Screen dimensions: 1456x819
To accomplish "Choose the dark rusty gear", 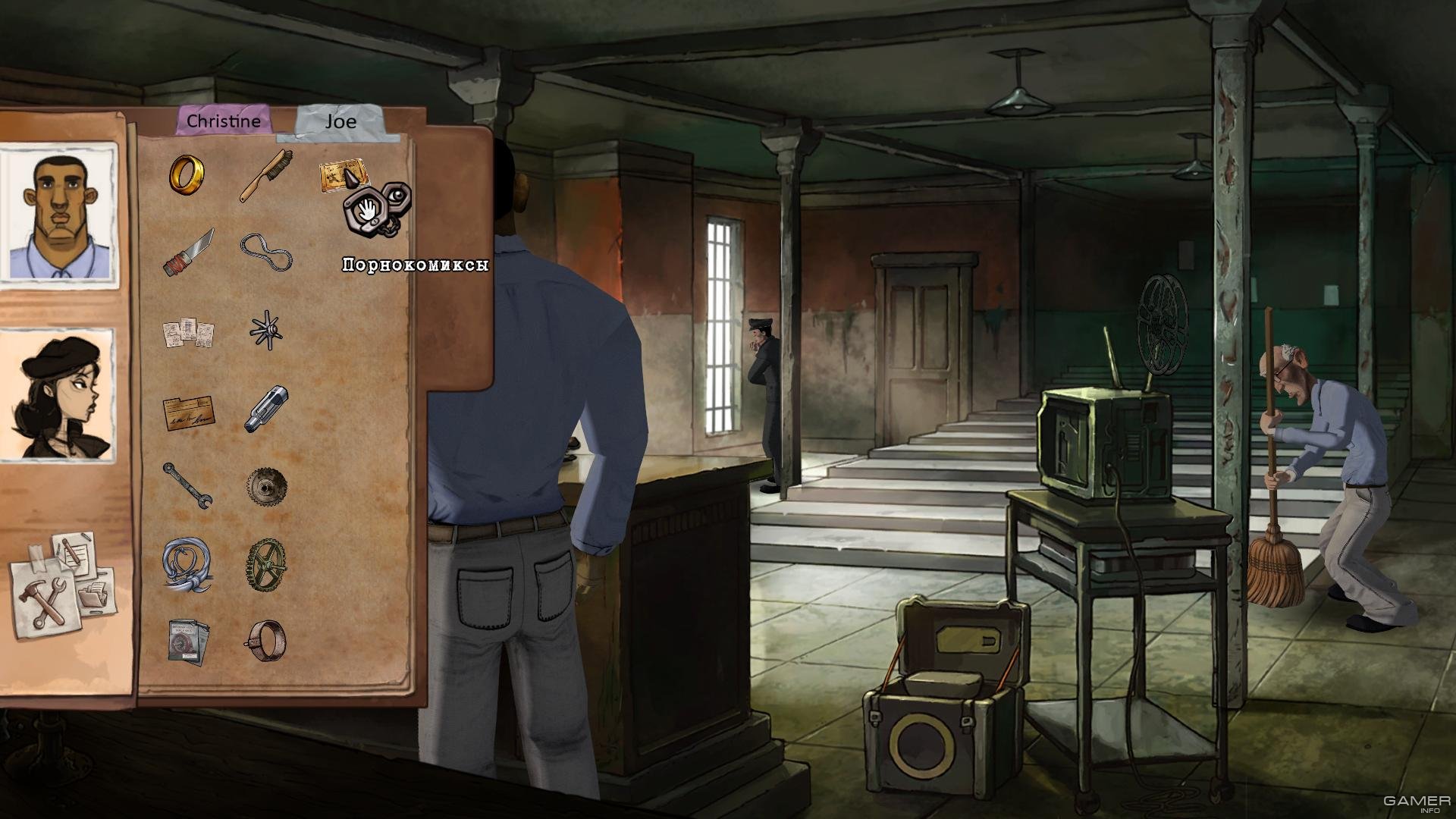I will 267,486.
